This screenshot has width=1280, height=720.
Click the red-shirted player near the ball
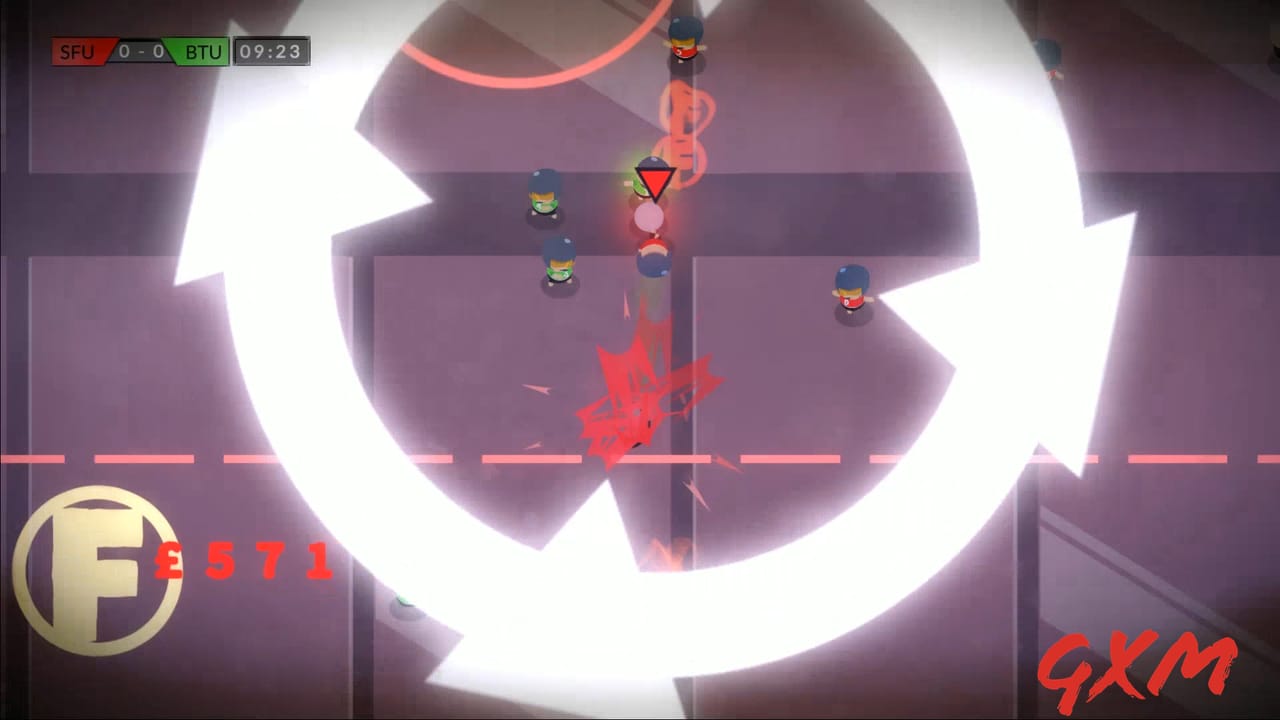click(x=652, y=255)
